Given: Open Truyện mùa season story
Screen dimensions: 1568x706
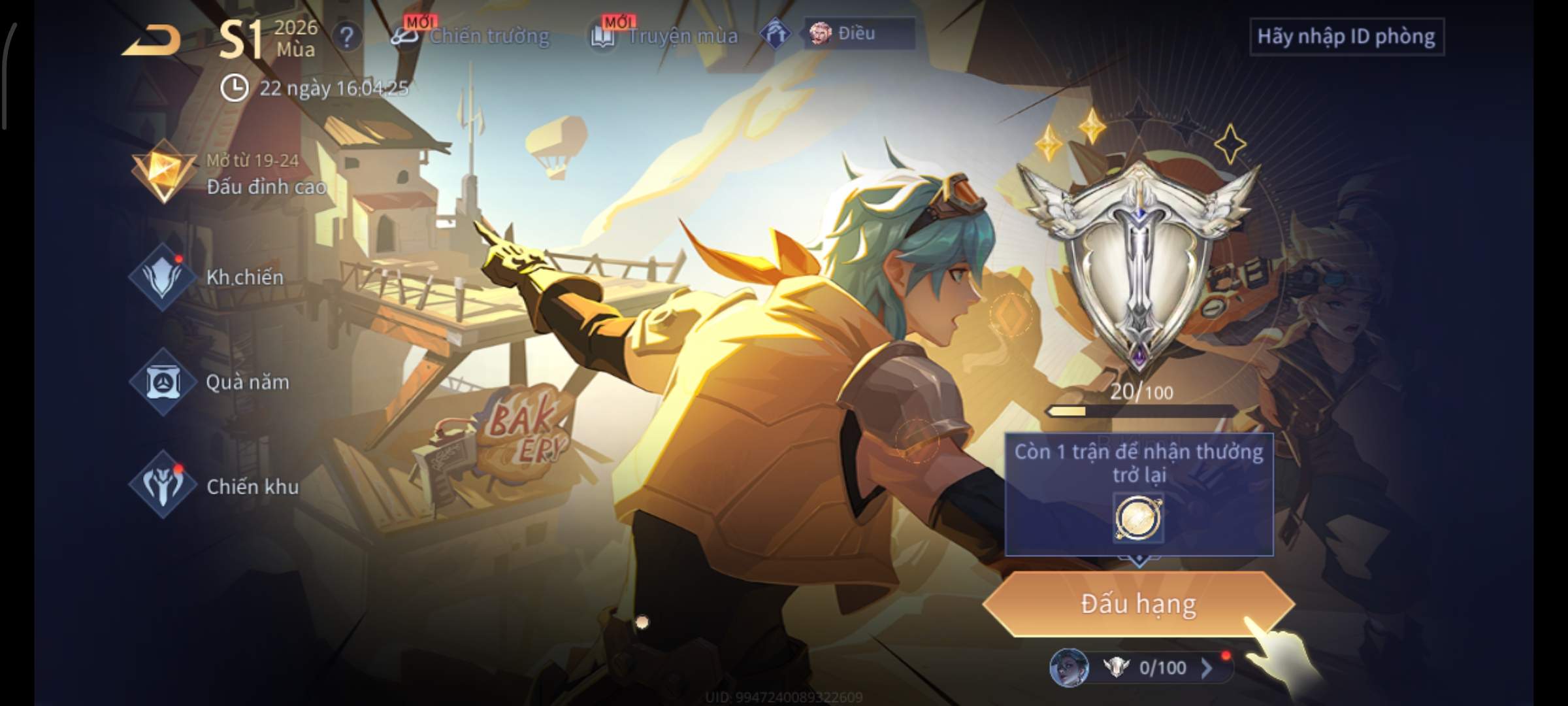Looking at the screenshot, I should (x=665, y=36).
